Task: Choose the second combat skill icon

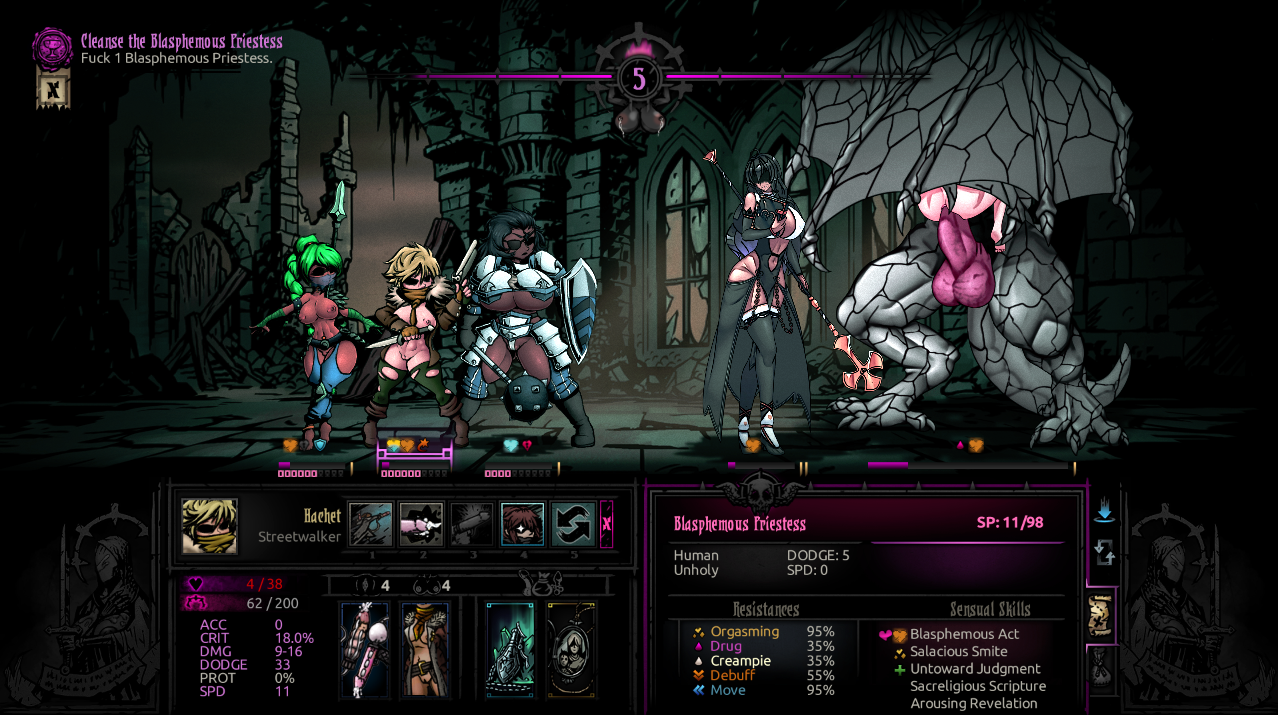Action: point(421,524)
